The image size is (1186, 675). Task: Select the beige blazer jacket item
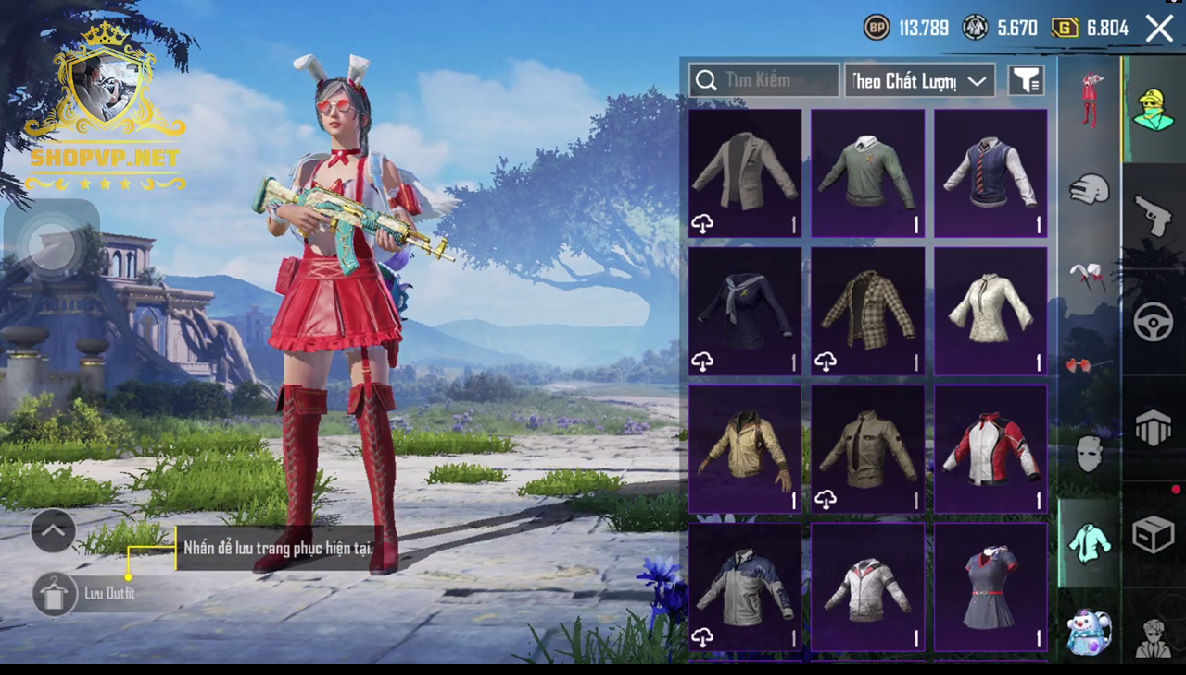(x=745, y=172)
